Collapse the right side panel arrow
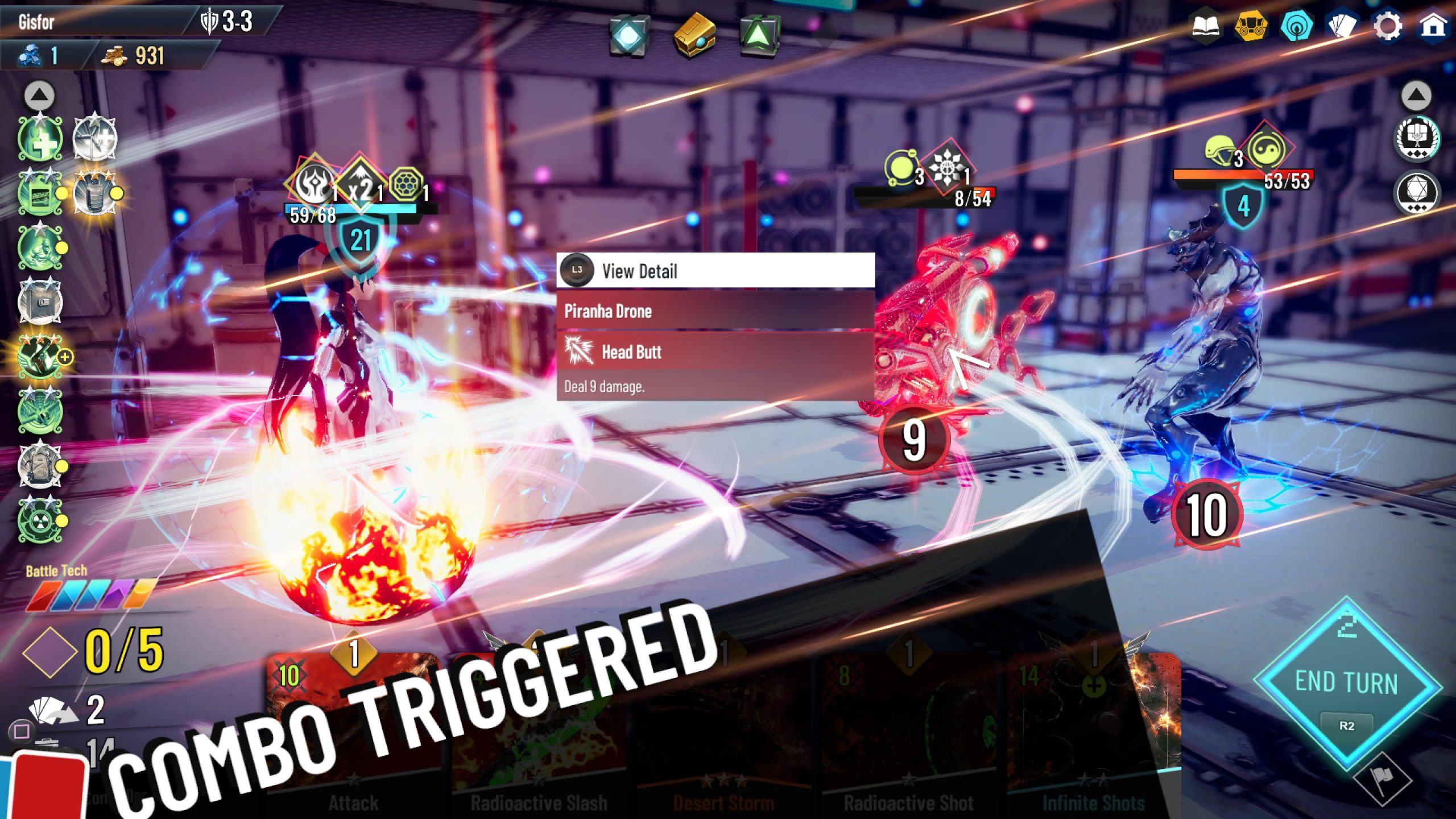 pos(1416,96)
